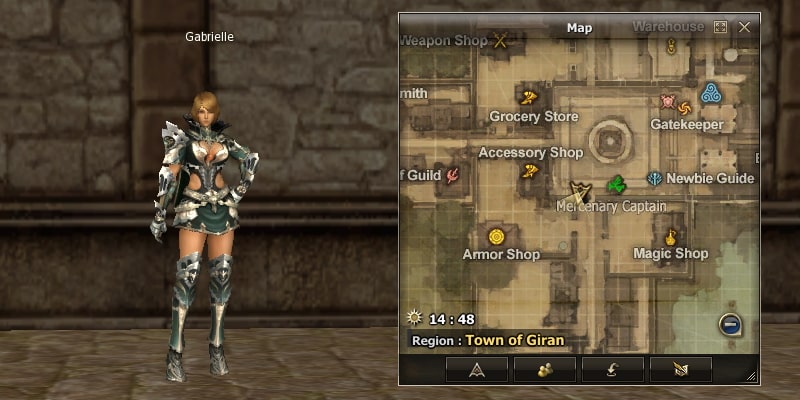Image resolution: width=800 pixels, height=400 pixels.
Task: Select the Magic Shop potion marker
Action: [671, 237]
